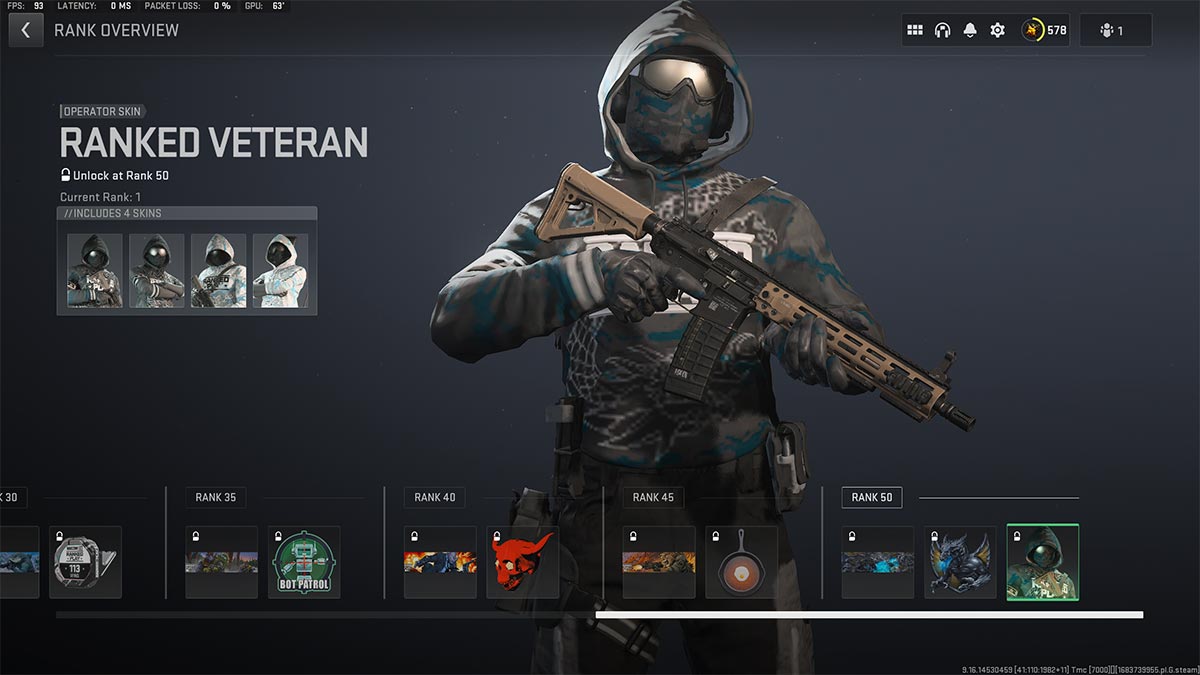Select the Rank 45 calling card
Screen dimensions: 1200x675
tap(659, 562)
